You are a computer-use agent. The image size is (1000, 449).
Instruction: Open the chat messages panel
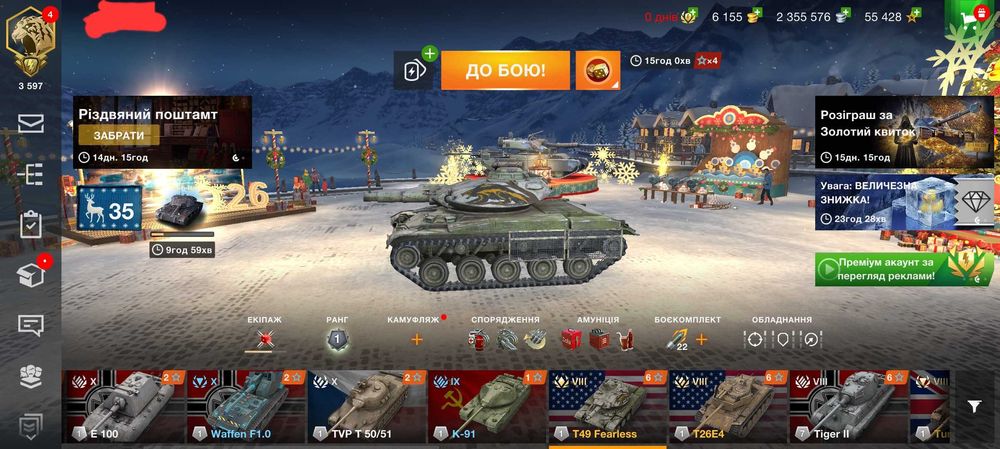pos(31,325)
